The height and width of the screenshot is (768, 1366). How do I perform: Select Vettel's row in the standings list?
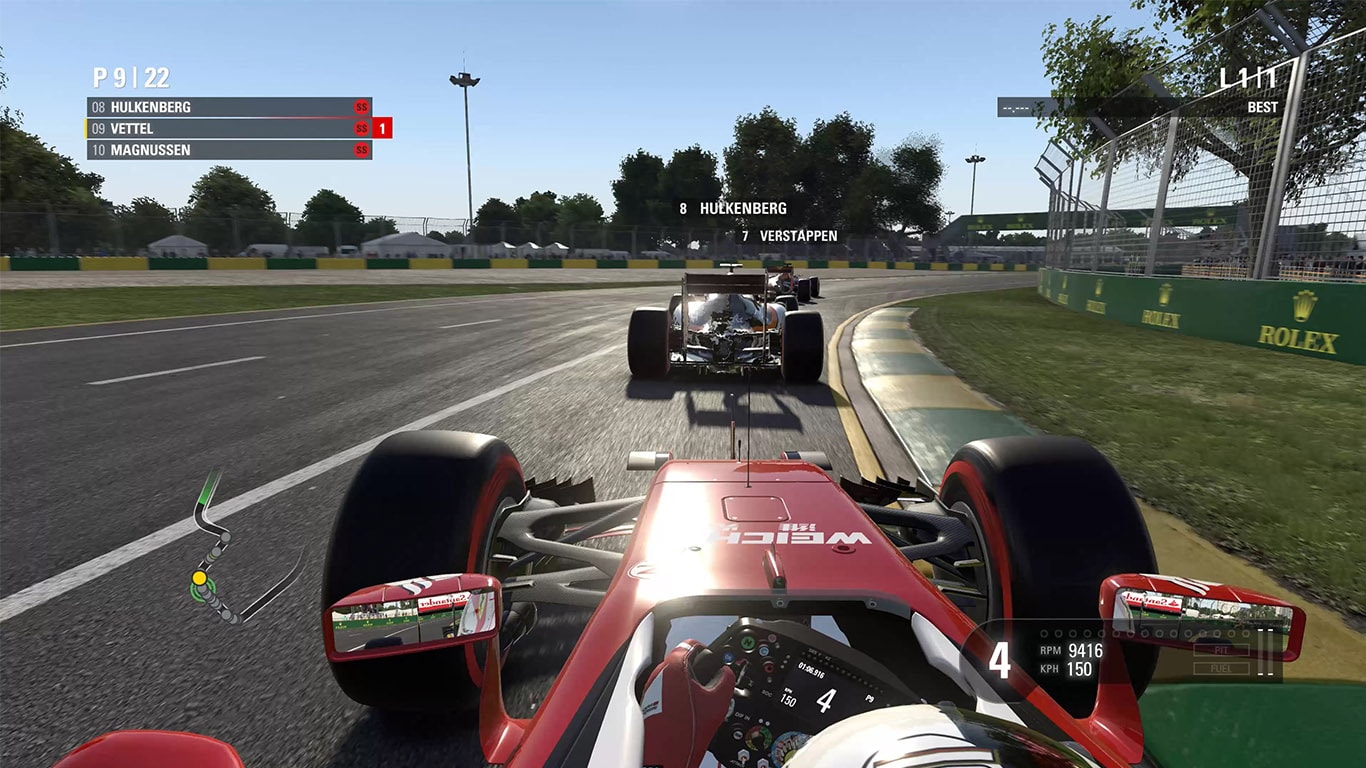[228, 129]
